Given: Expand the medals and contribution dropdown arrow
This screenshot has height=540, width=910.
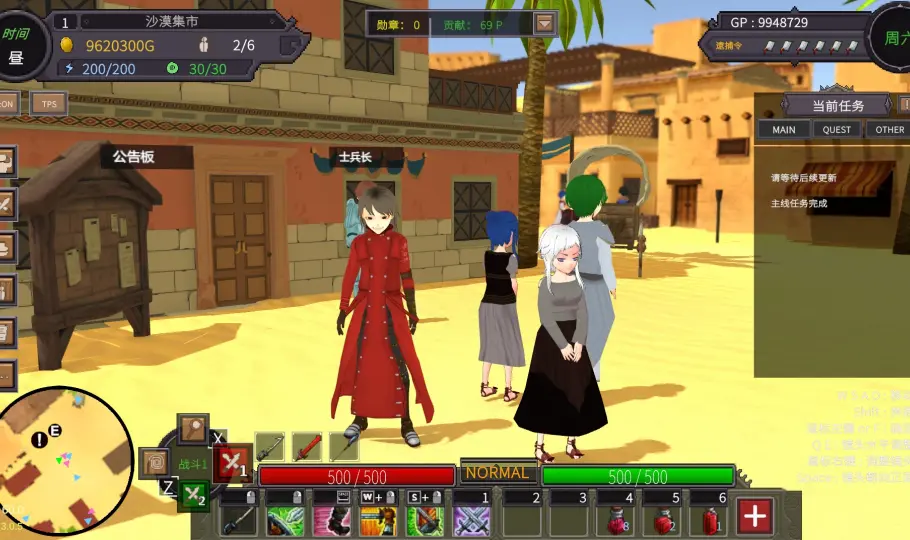Looking at the screenshot, I should coord(545,24).
